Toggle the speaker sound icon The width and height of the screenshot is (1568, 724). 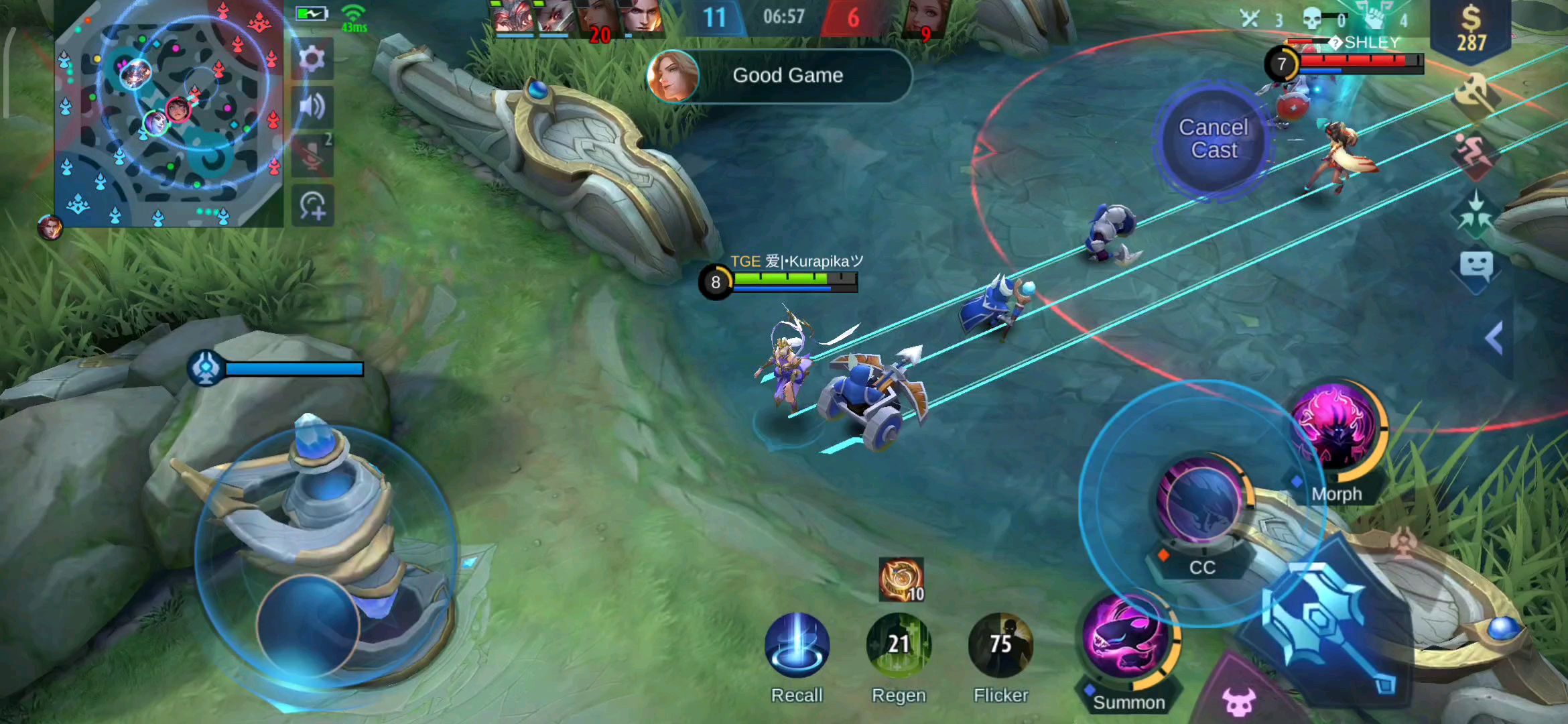(x=312, y=107)
